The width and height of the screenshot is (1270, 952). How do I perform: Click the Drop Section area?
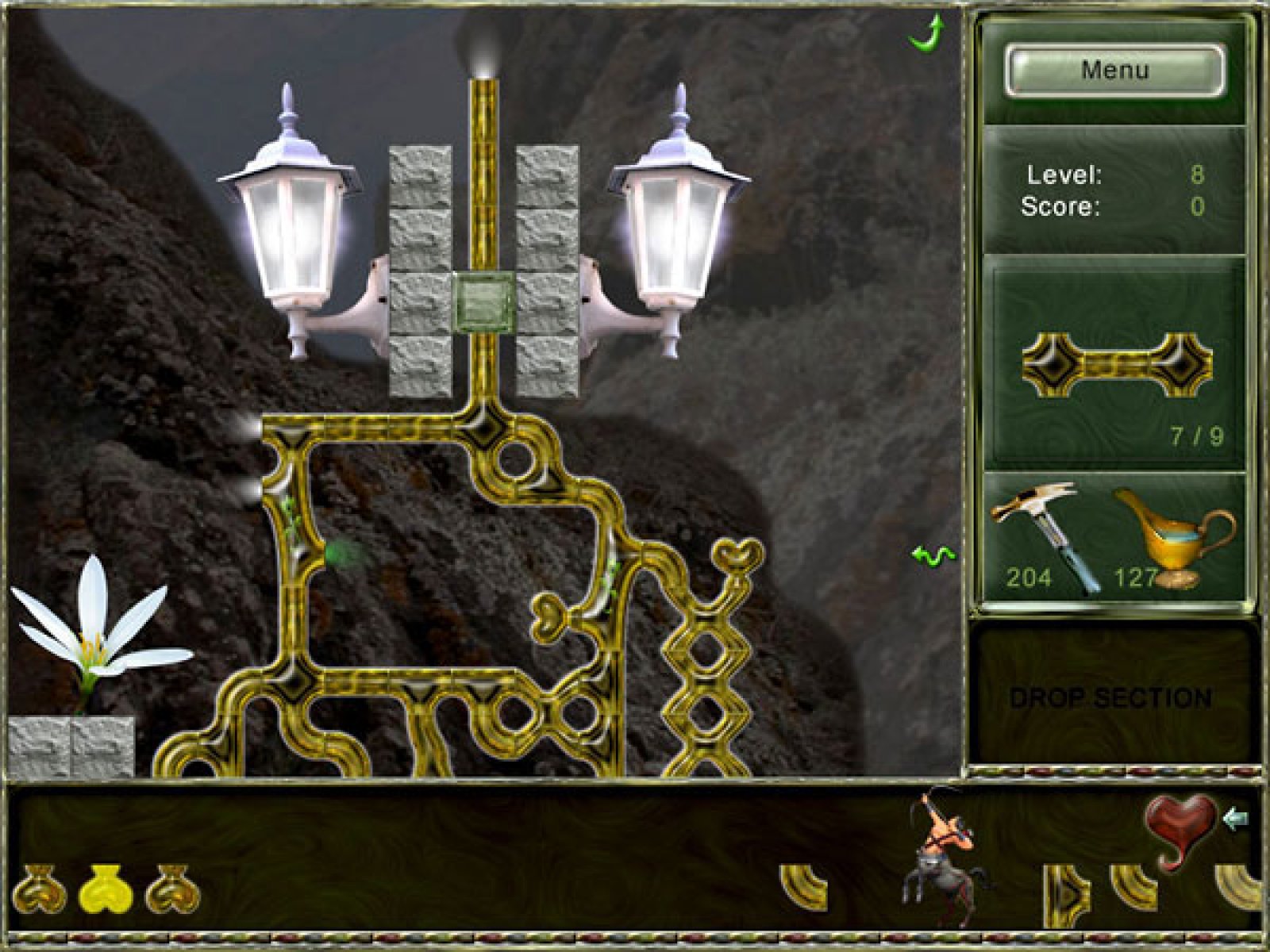click(x=1111, y=697)
